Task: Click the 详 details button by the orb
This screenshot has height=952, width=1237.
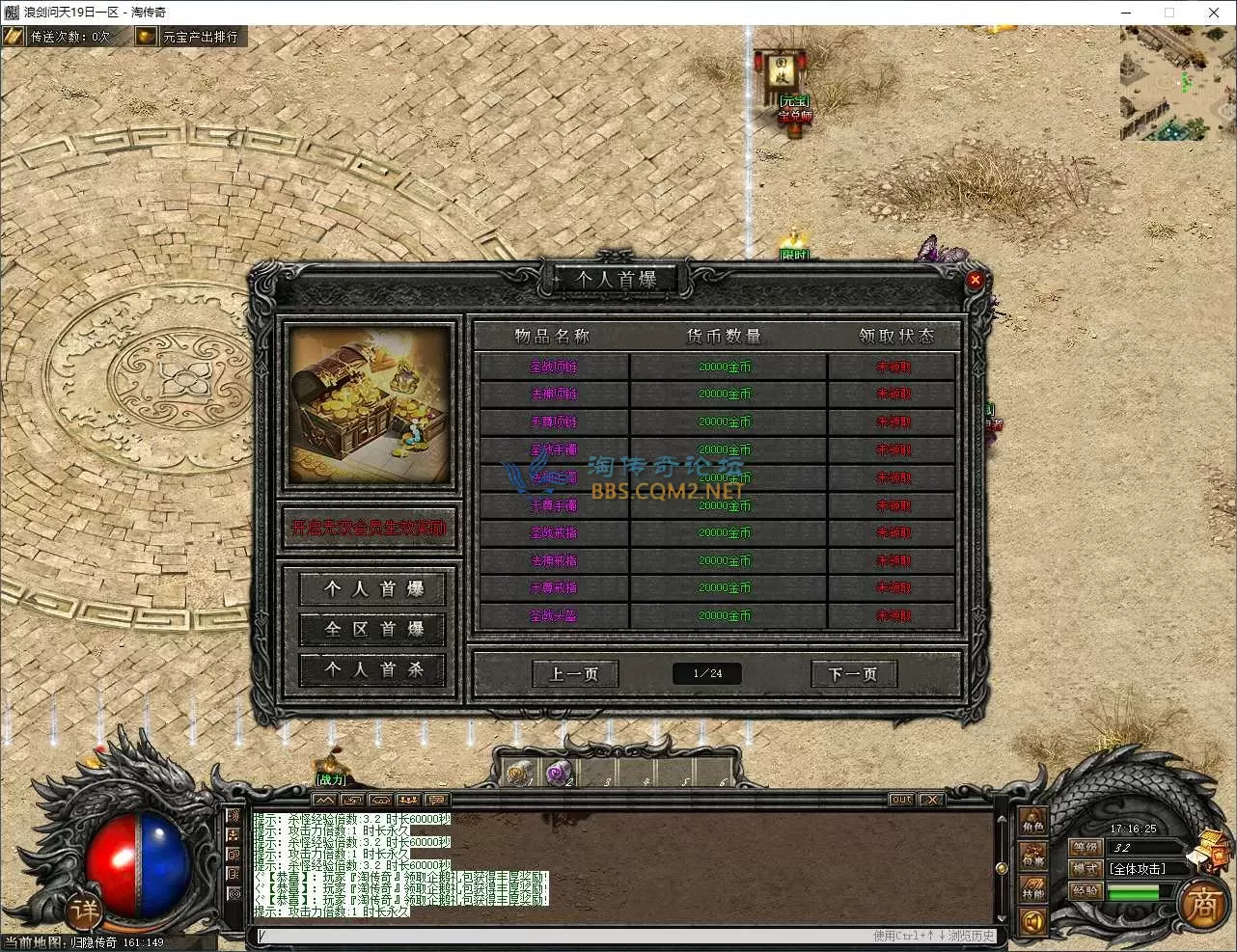Action: click(84, 910)
